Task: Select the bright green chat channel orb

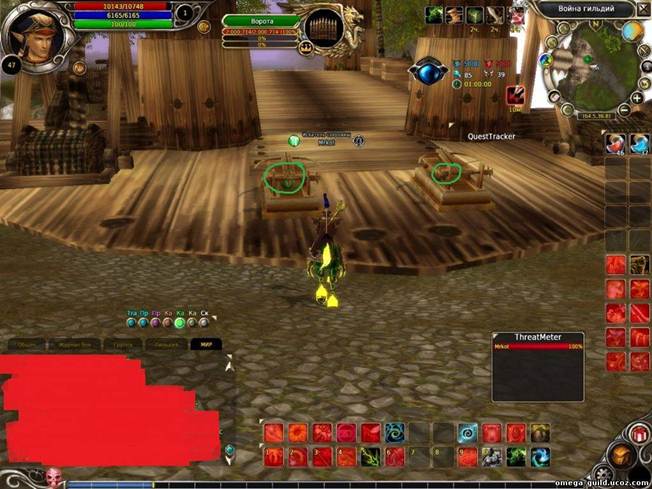Action: [180, 322]
